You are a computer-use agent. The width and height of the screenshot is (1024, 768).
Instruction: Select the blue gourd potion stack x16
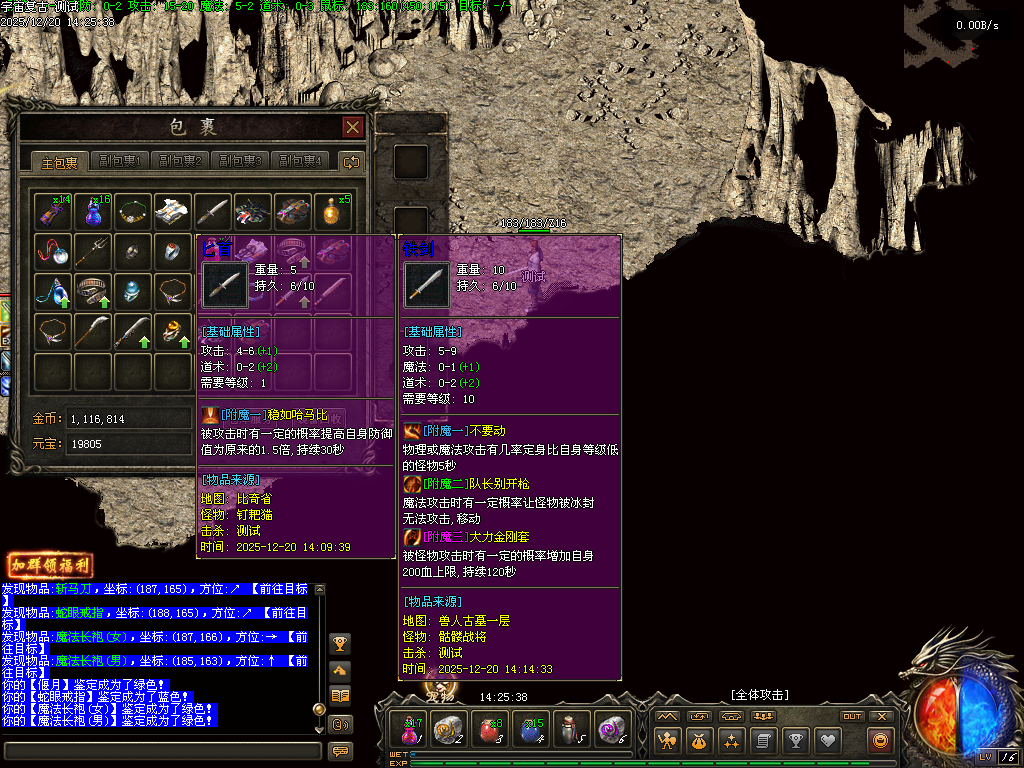tap(93, 211)
